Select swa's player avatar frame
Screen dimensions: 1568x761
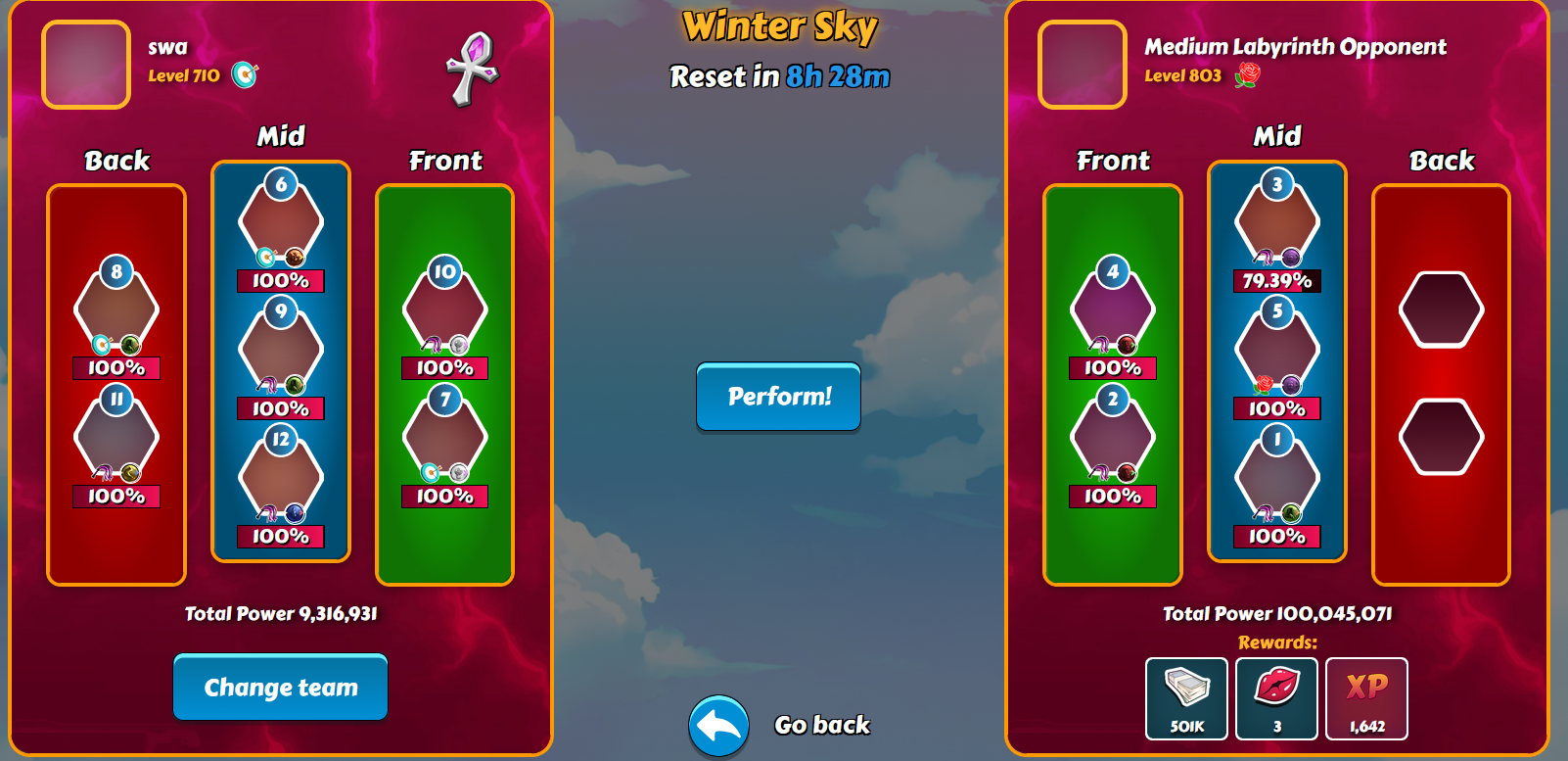point(86,65)
